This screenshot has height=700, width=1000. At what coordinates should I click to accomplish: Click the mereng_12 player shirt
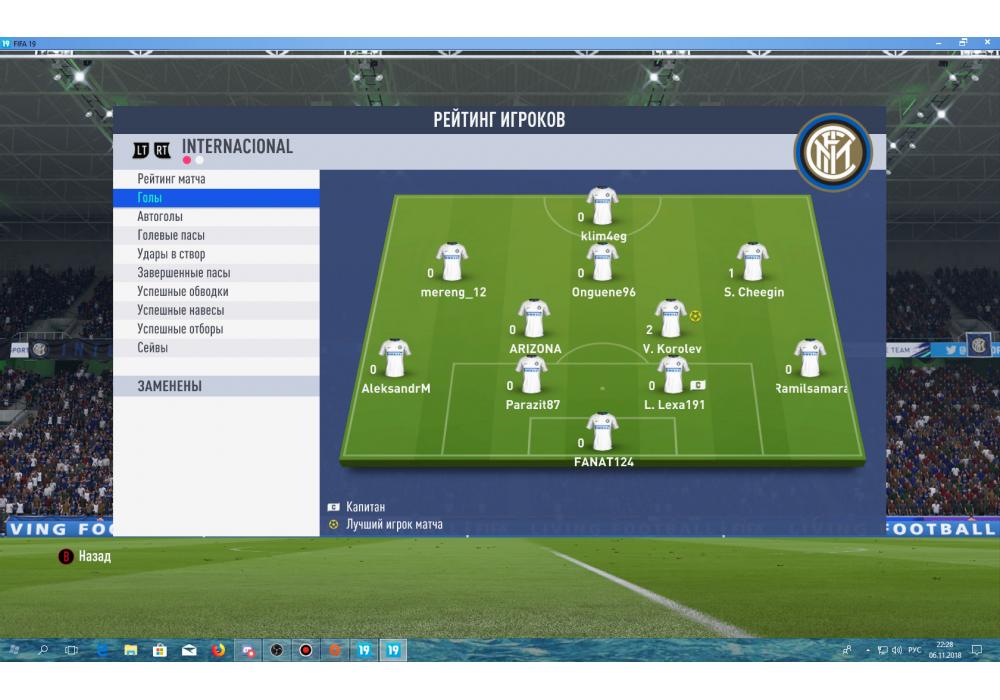coord(452,263)
